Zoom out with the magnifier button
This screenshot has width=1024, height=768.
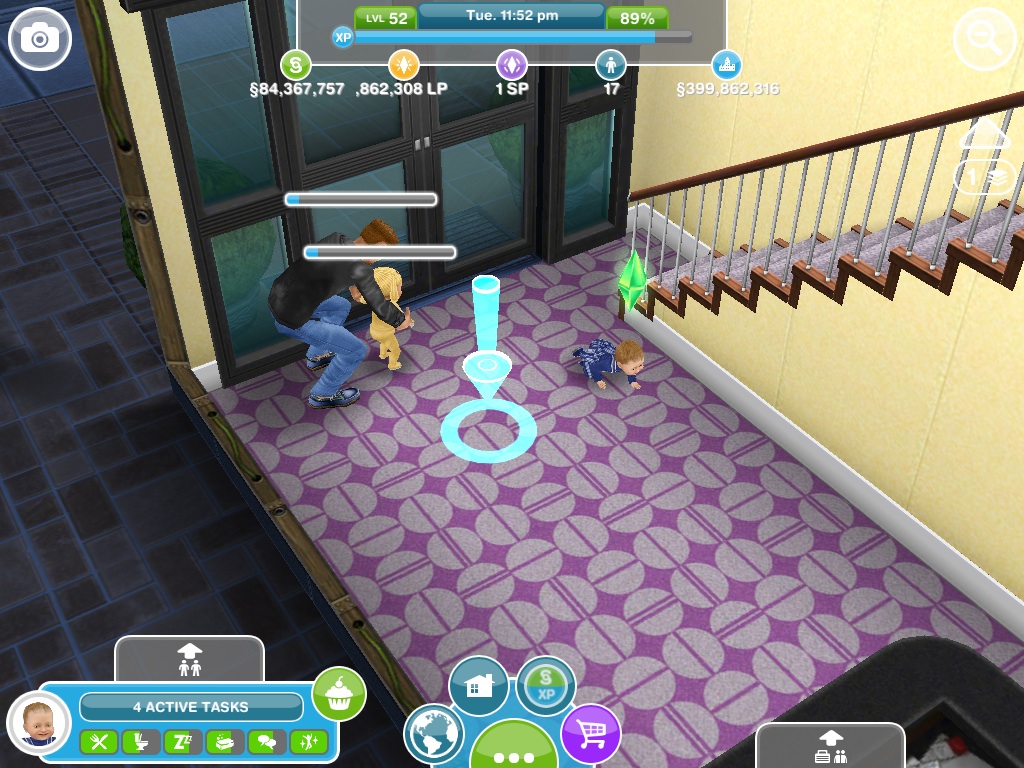[984, 41]
